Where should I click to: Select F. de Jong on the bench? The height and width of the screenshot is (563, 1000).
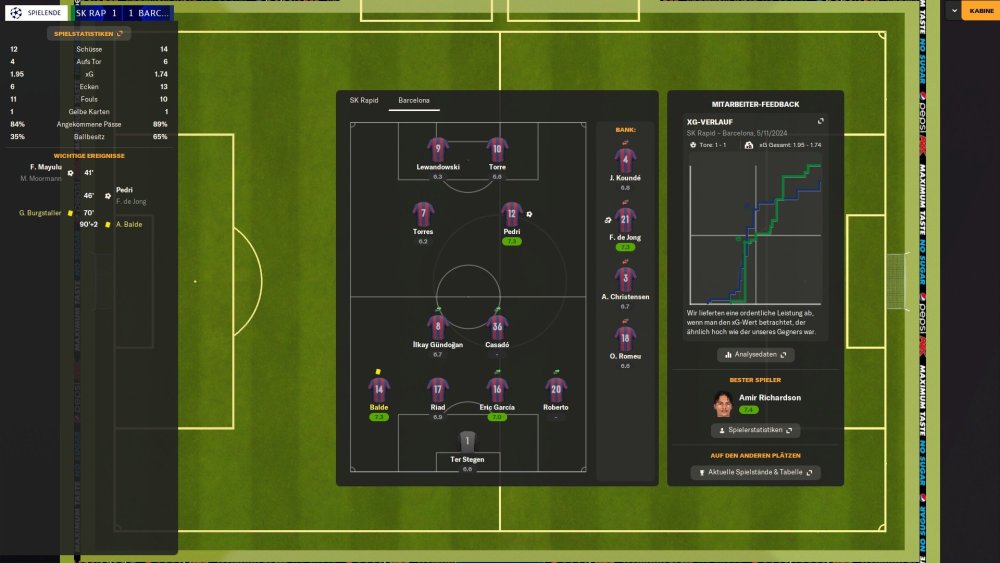(625, 221)
